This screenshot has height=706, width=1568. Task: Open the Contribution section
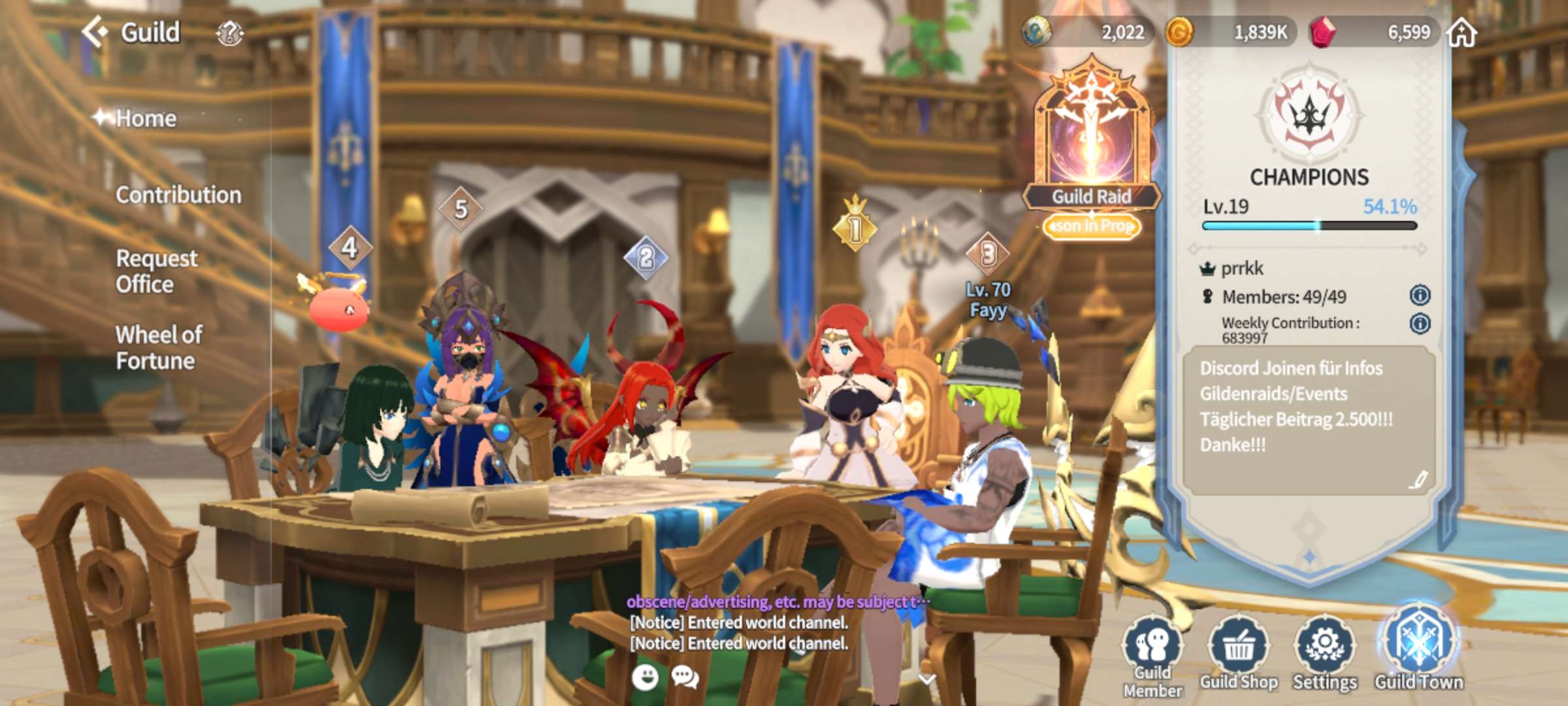(x=178, y=195)
